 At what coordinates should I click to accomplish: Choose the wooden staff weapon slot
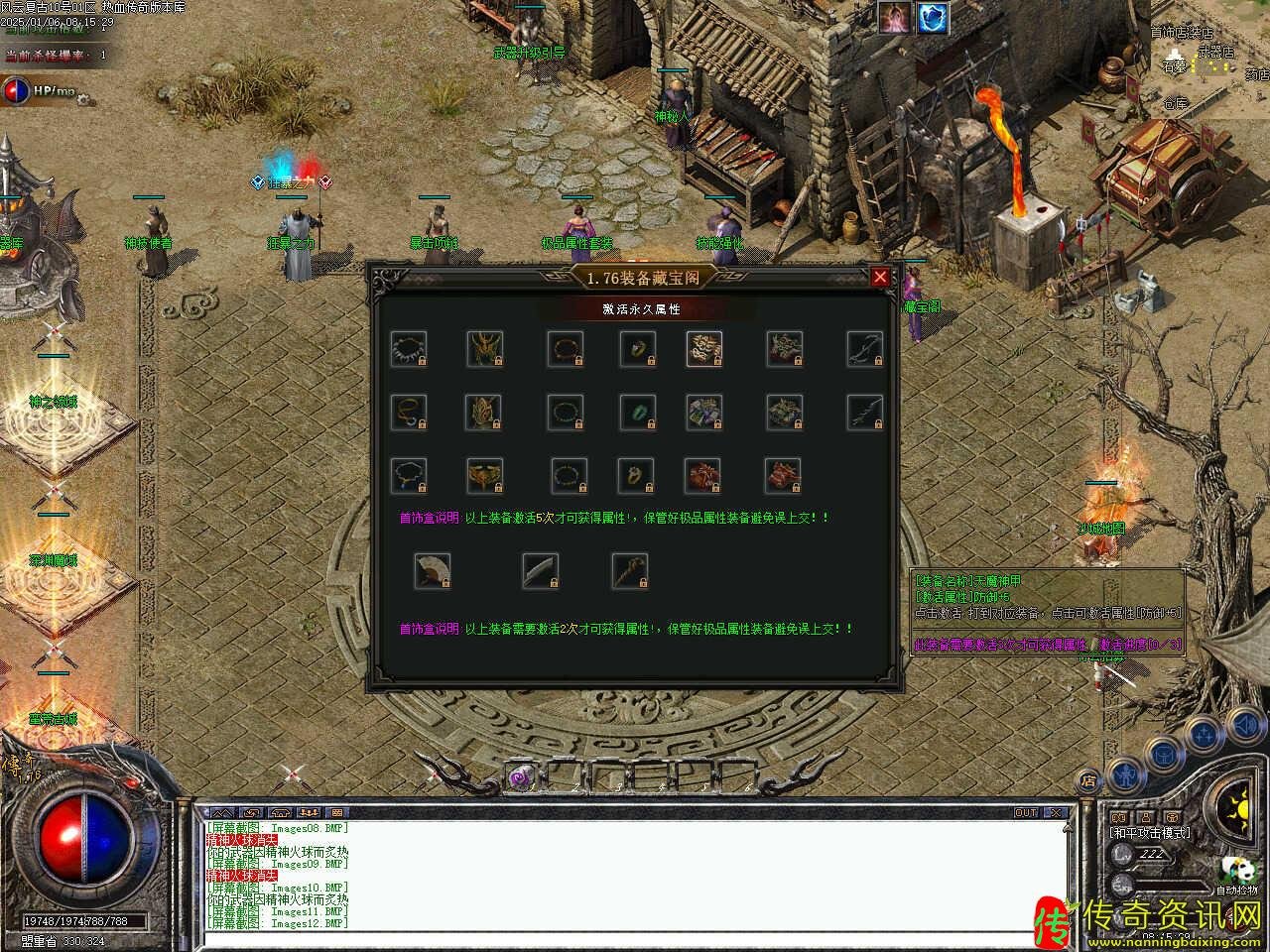630,571
